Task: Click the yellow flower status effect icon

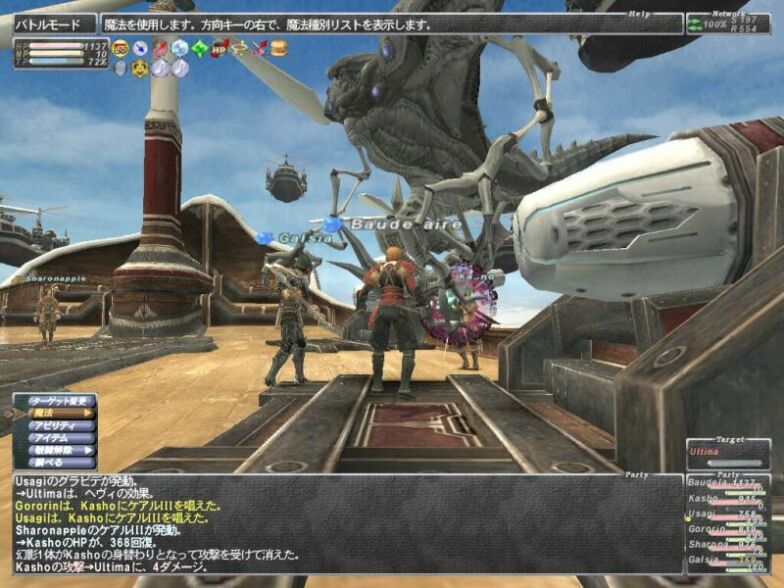Action: click(141, 68)
